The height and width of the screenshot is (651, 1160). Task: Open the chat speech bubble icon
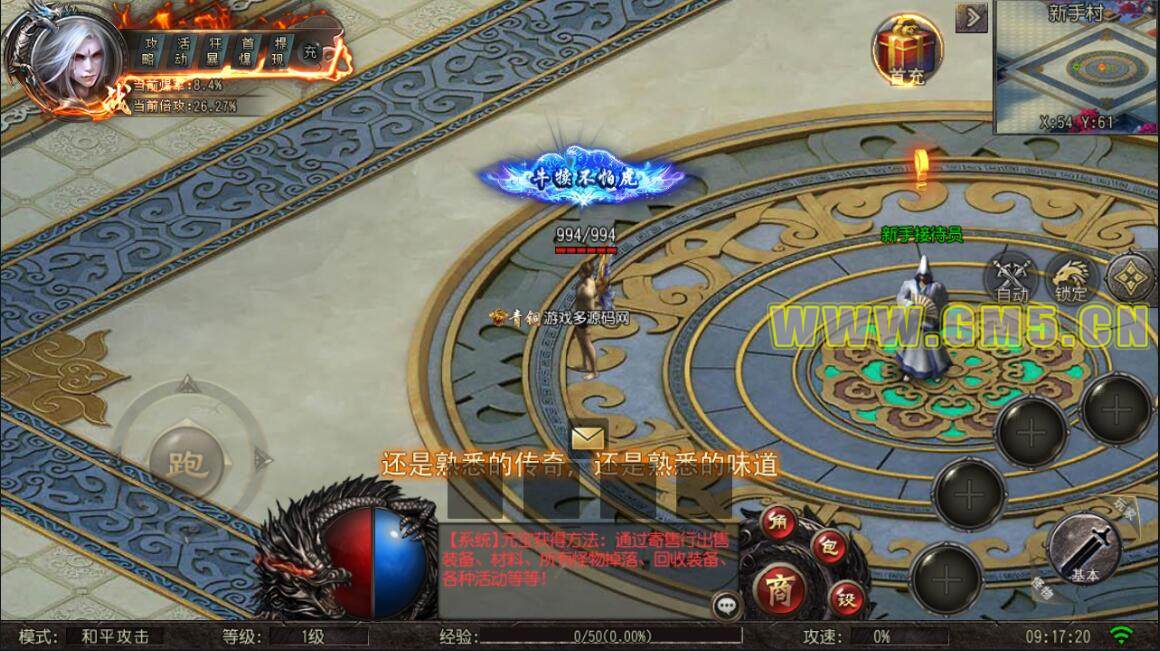click(726, 604)
